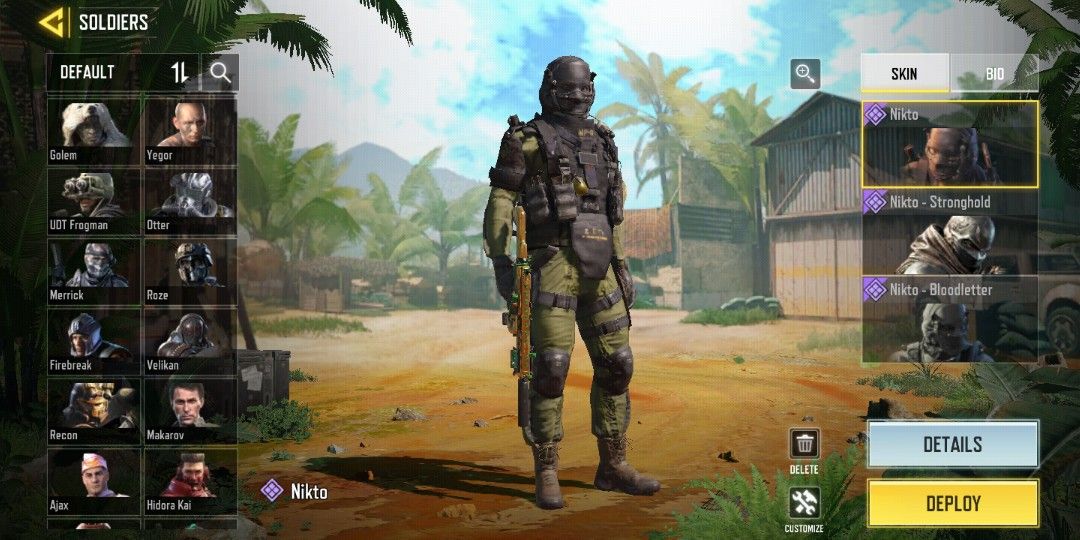Toggle the soldier list sort order arrows
This screenshot has height=540, width=1080.
(180, 72)
